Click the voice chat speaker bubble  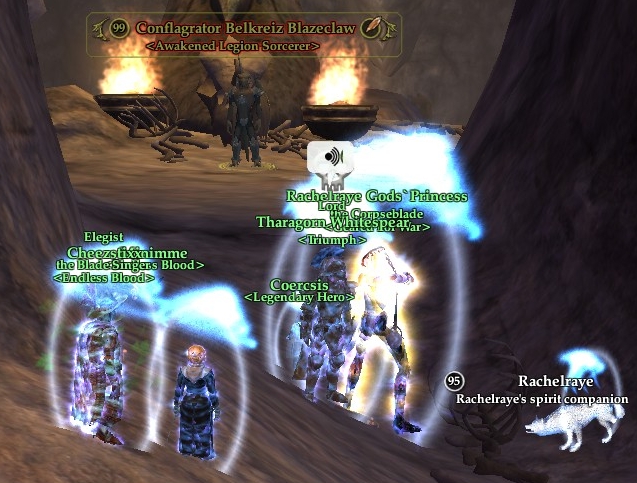pos(326,157)
